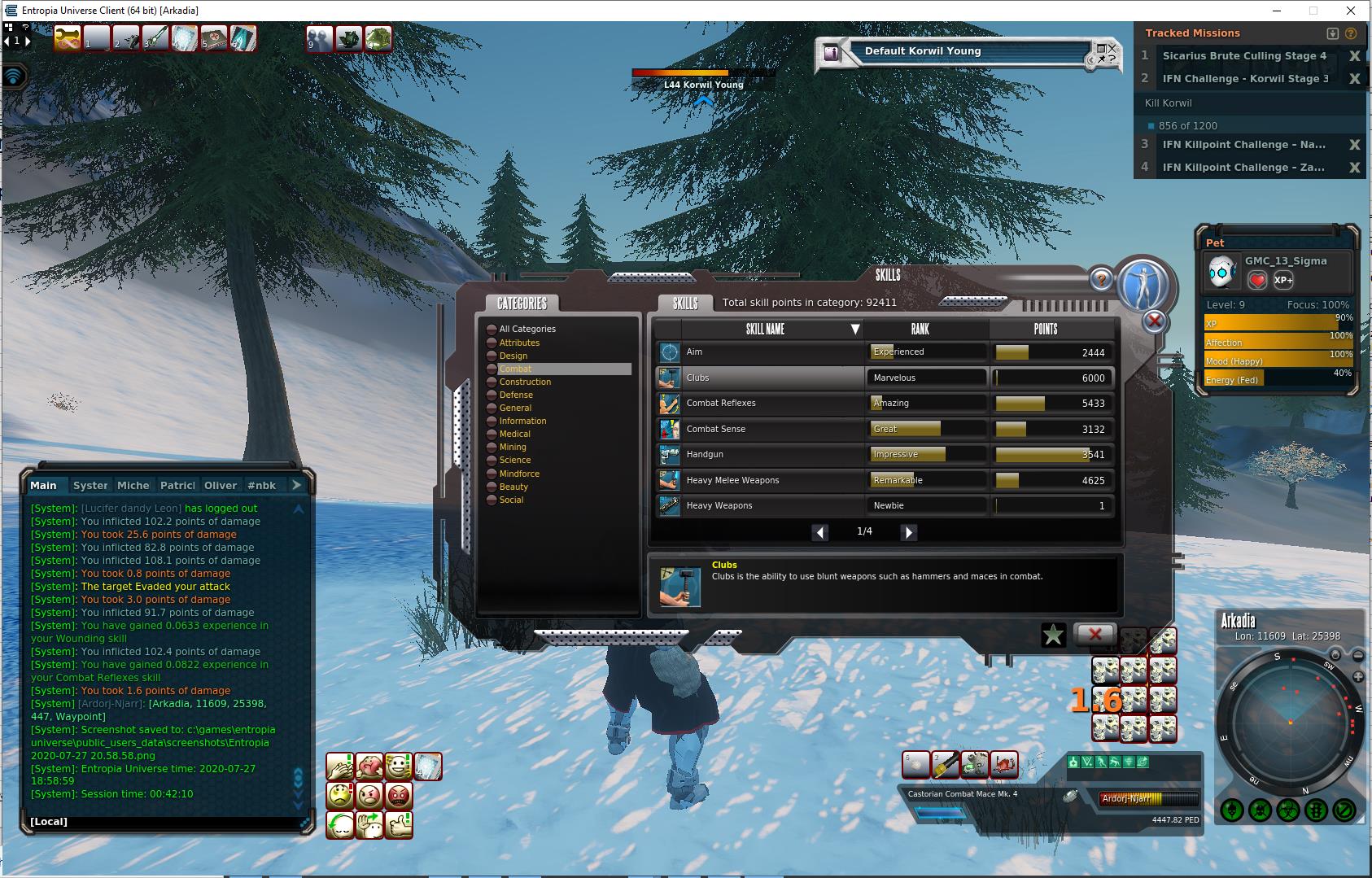Remove Sicarius Brute Culling Stage 4 from tracker
The width and height of the screenshot is (1372, 878).
pos(1354,56)
